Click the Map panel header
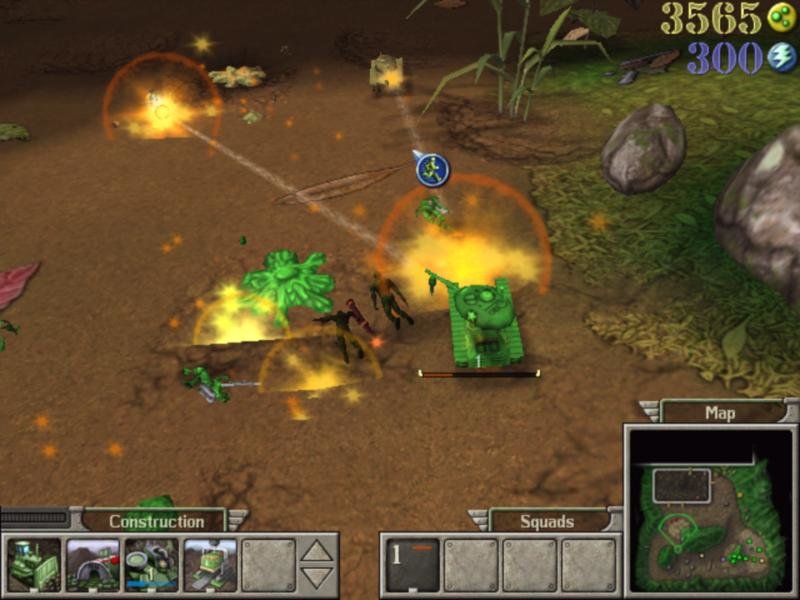Viewport: 800px width, 600px height. [720, 412]
